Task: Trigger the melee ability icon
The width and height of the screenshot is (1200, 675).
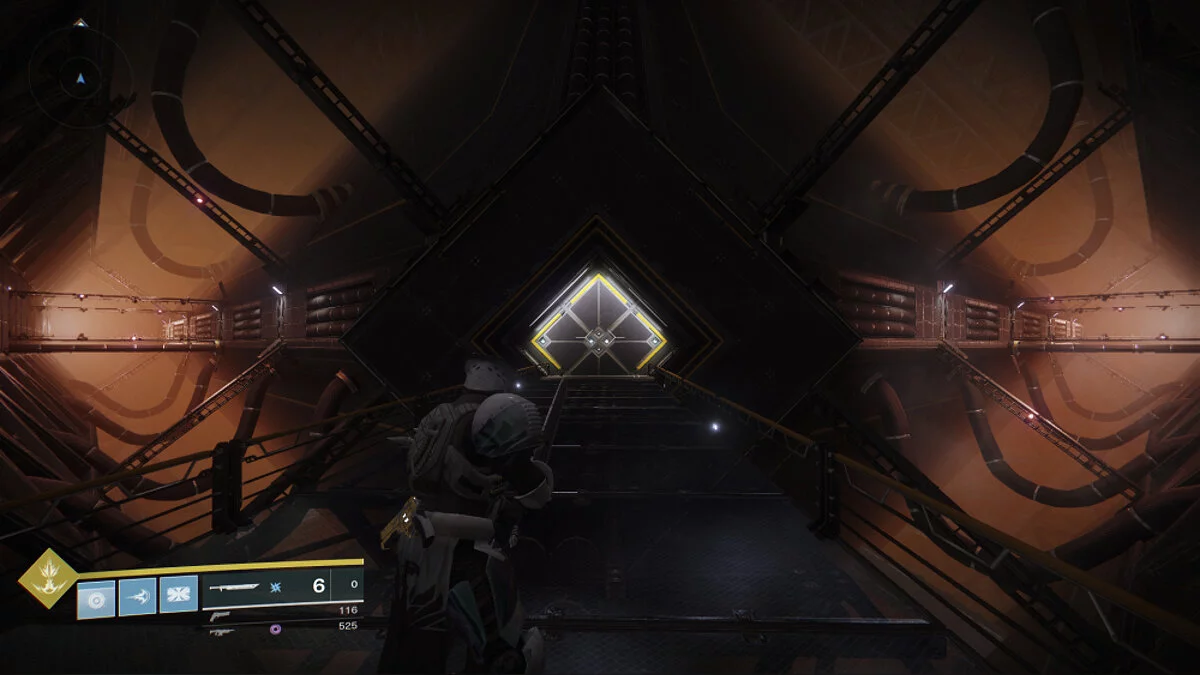Action: tap(138, 598)
